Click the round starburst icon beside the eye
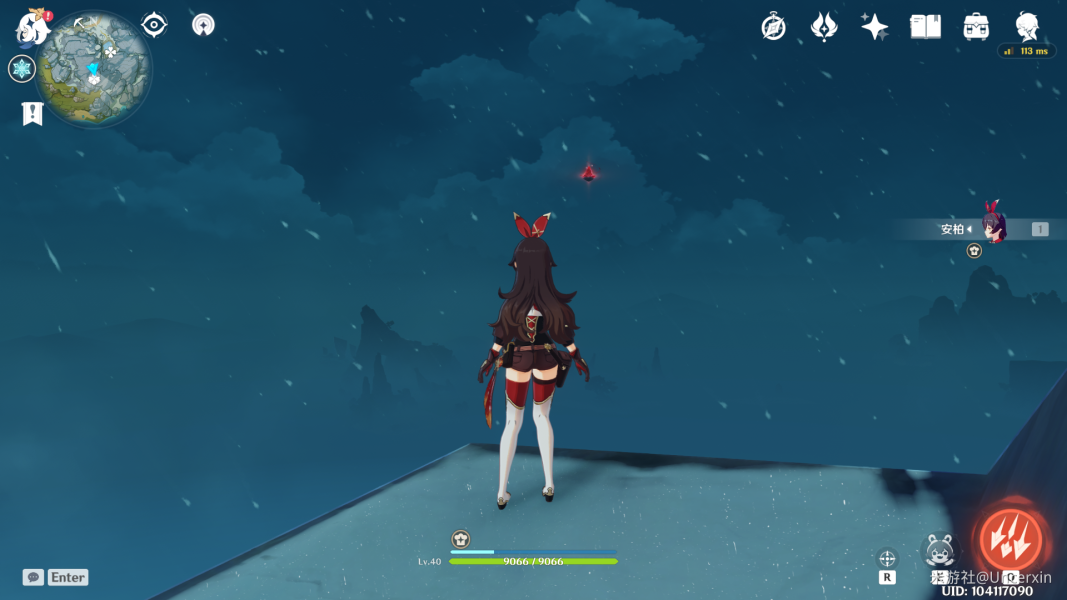 pyautogui.click(x=203, y=25)
